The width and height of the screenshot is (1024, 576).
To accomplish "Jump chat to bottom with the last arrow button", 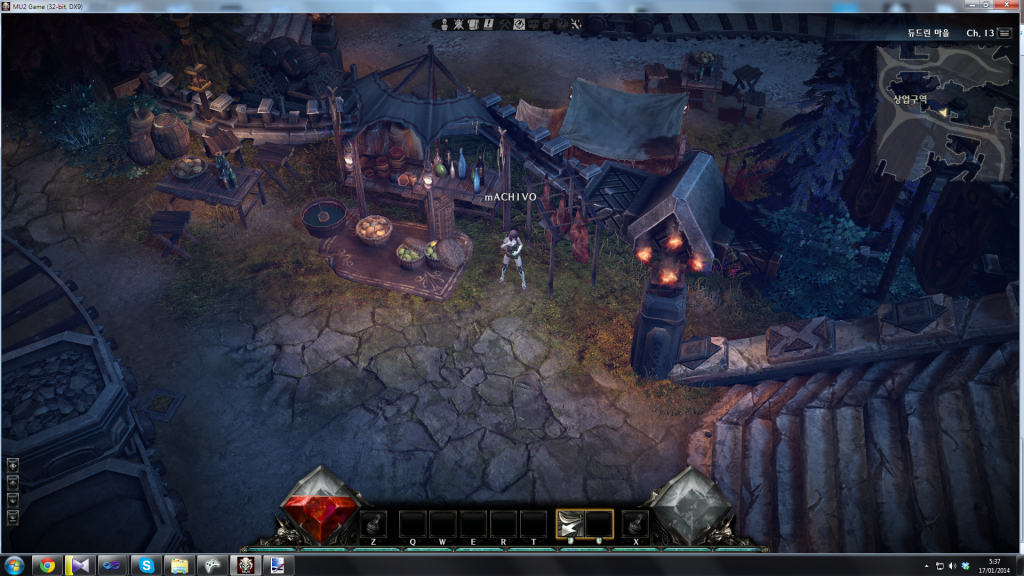I will pyautogui.click(x=13, y=516).
